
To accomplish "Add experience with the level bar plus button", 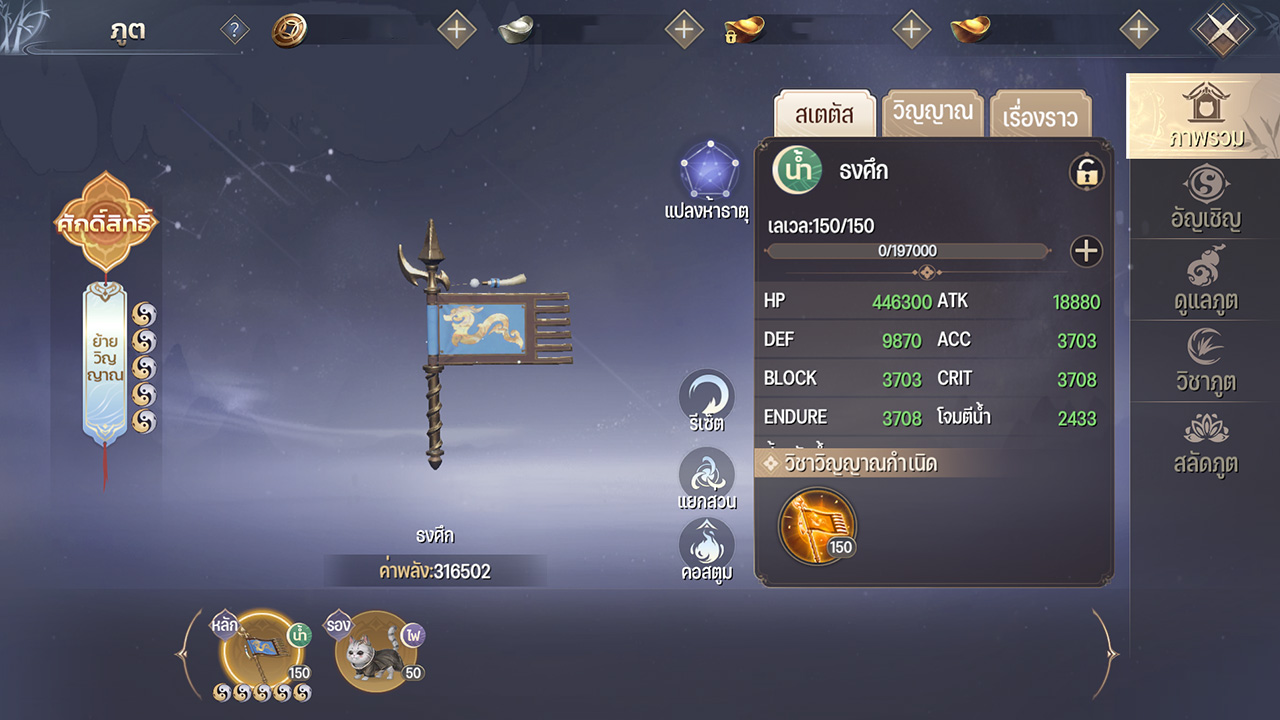I will 1086,251.
